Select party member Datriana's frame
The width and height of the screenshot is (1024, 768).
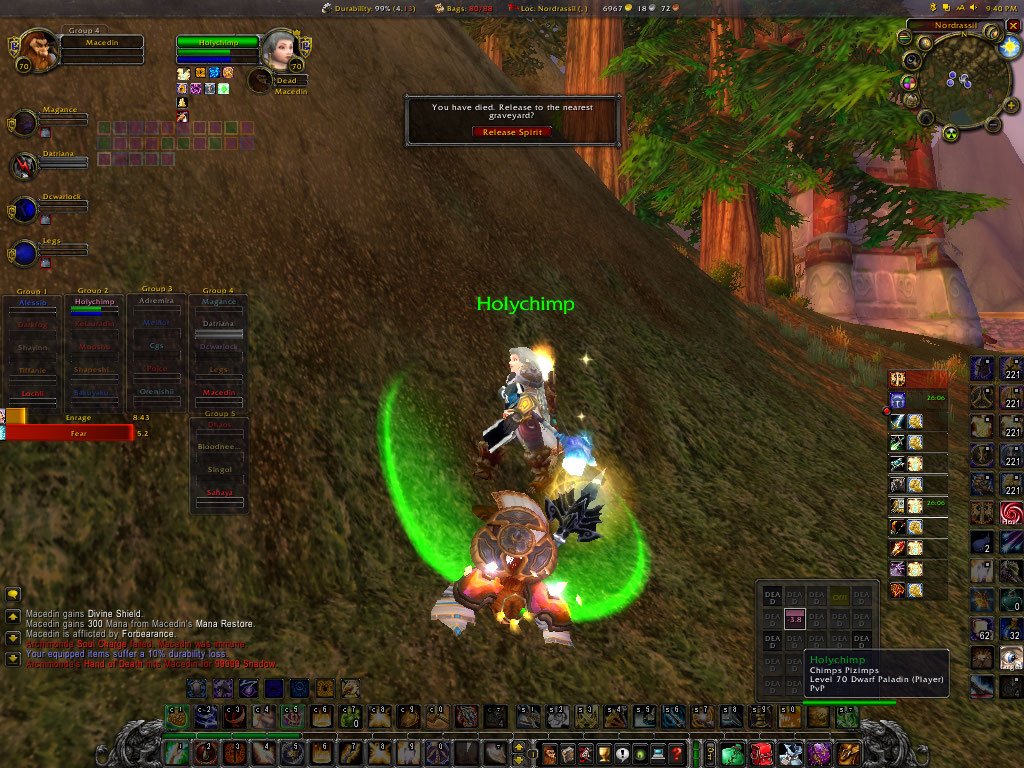pyautogui.click(x=24, y=166)
